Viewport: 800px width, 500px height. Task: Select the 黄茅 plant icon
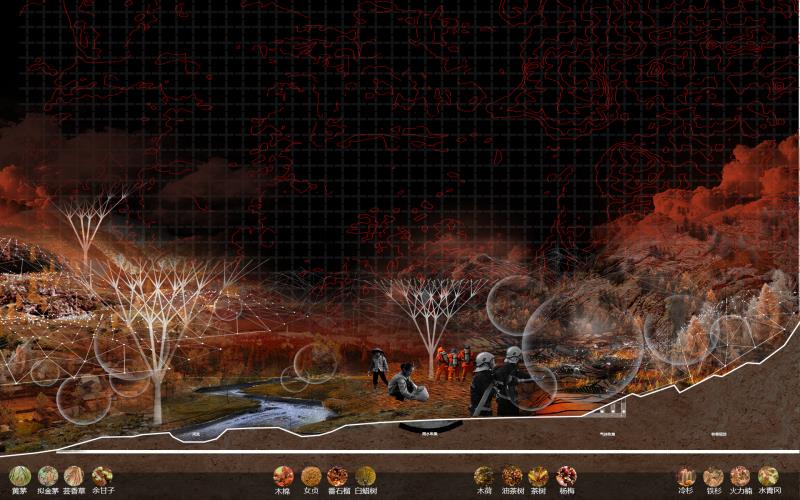coord(20,476)
